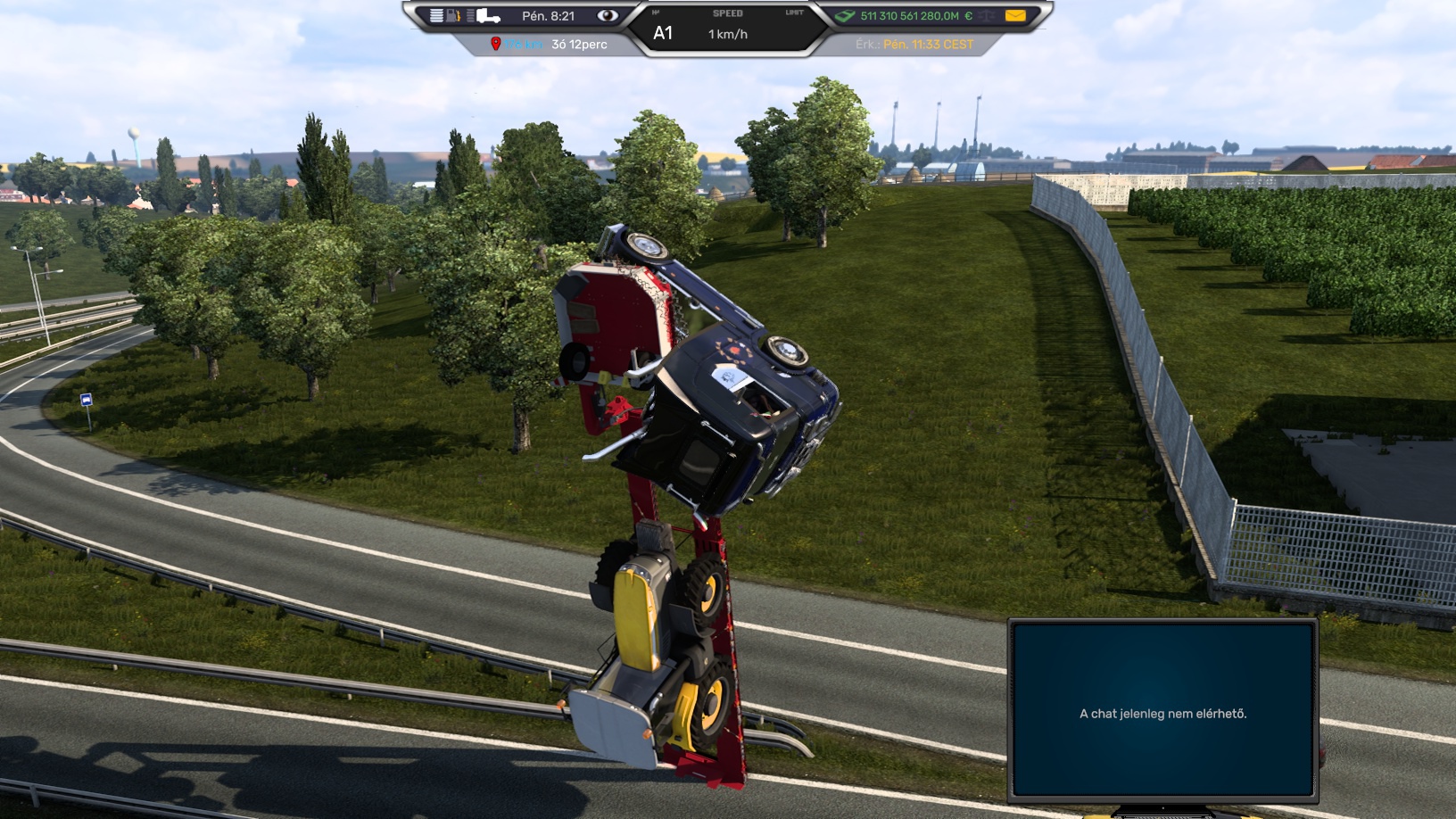Toggle the eye view icon
This screenshot has width=1456, height=819.
[608, 15]
